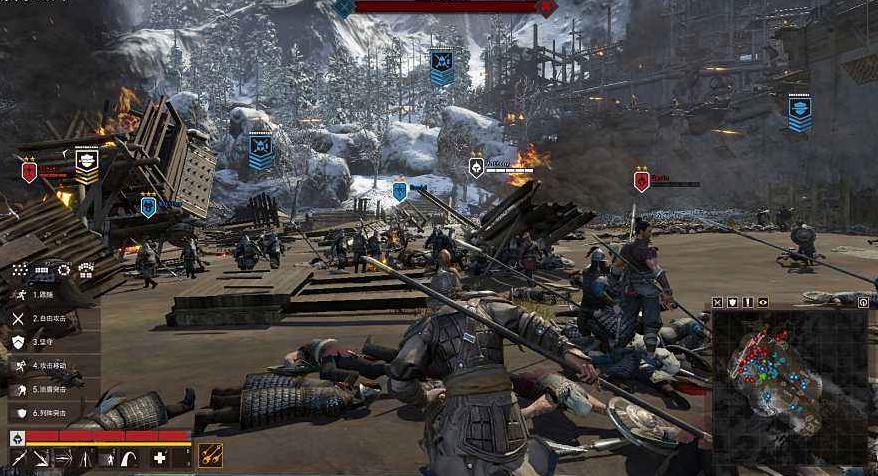Screen dimensions: 878x476
Task: Switch to the scattered dots formation
Action: pos(19,270)
